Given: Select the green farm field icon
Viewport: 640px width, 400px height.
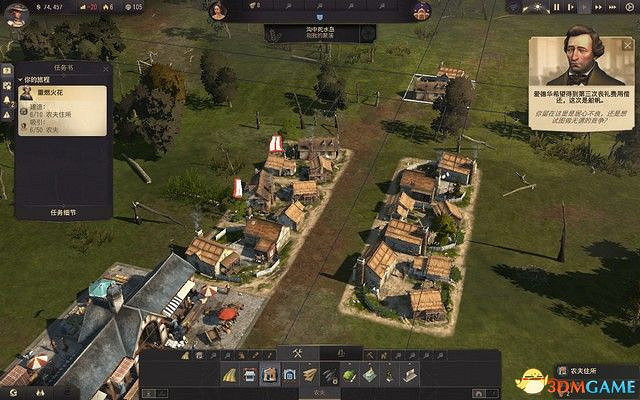Looking at the screenshot, I should pos(349,375).
